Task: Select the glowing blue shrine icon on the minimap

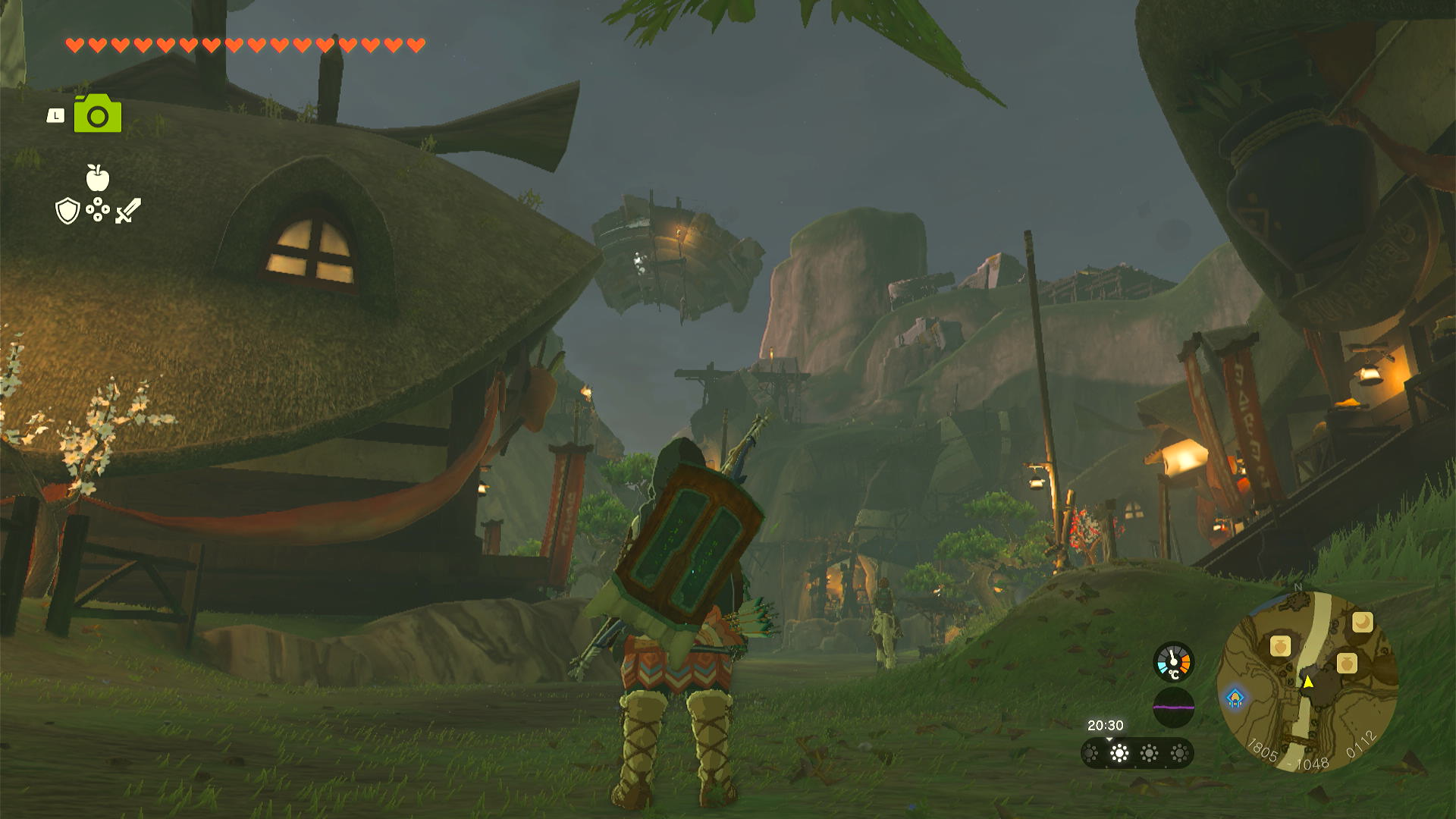Action: [1236, 697]
